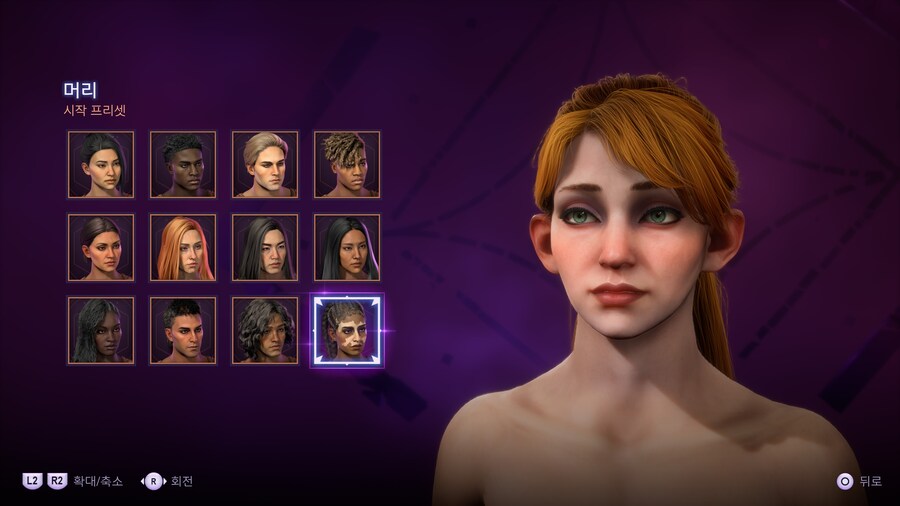
Task: Choose the tan man with short spiky dark hair
Action: [183, 330]
